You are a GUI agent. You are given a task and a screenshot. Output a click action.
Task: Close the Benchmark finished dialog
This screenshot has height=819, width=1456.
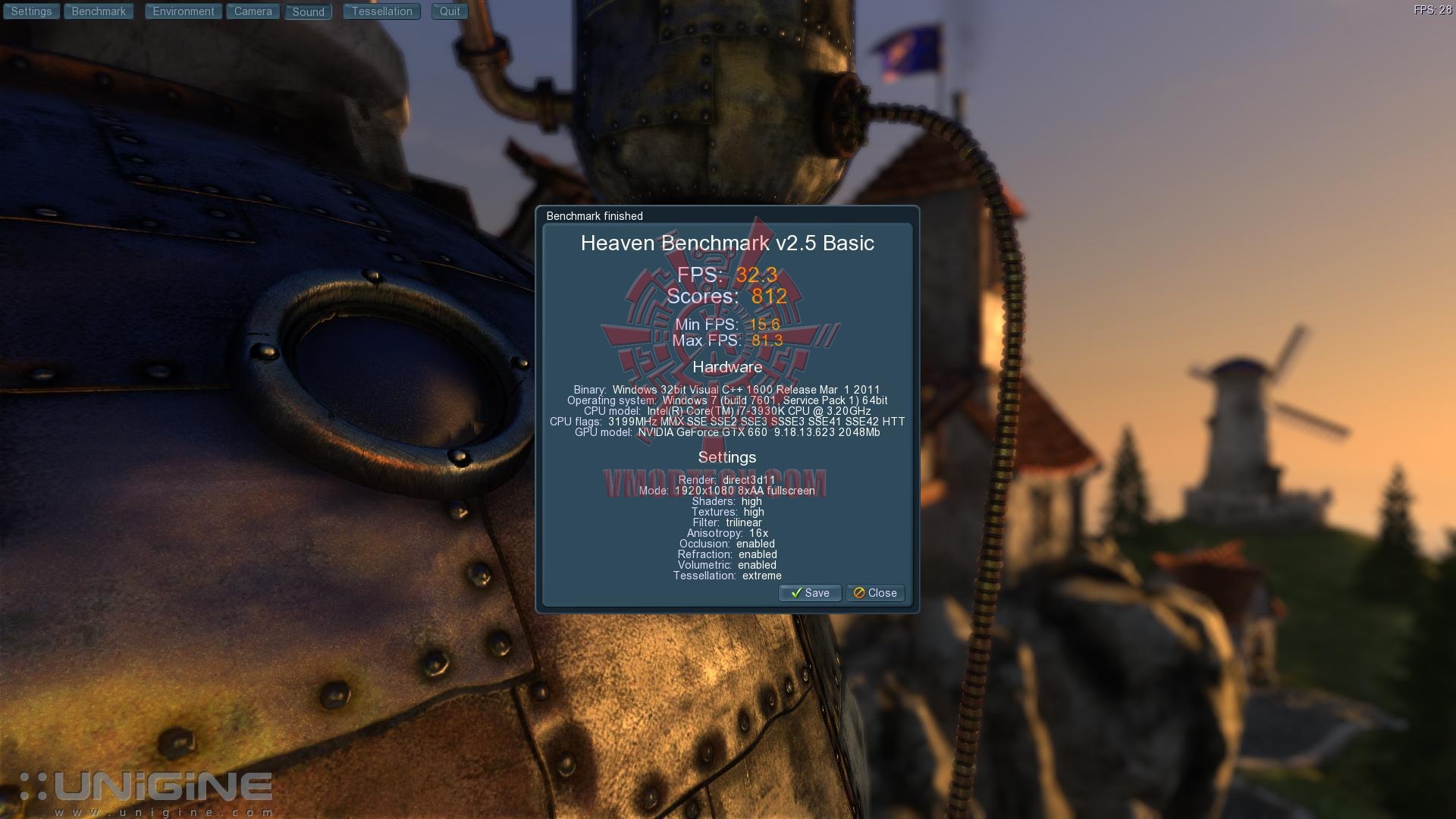pos(875,593)
